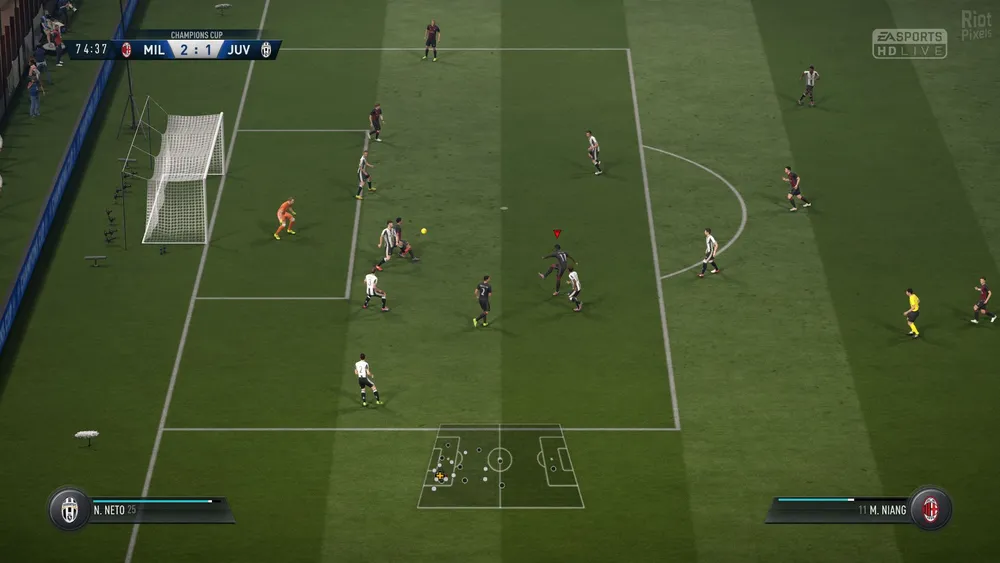Click the Riot Pixels watermark logo
Viewport: 1000px width, 563px height.
coord(976,25)
